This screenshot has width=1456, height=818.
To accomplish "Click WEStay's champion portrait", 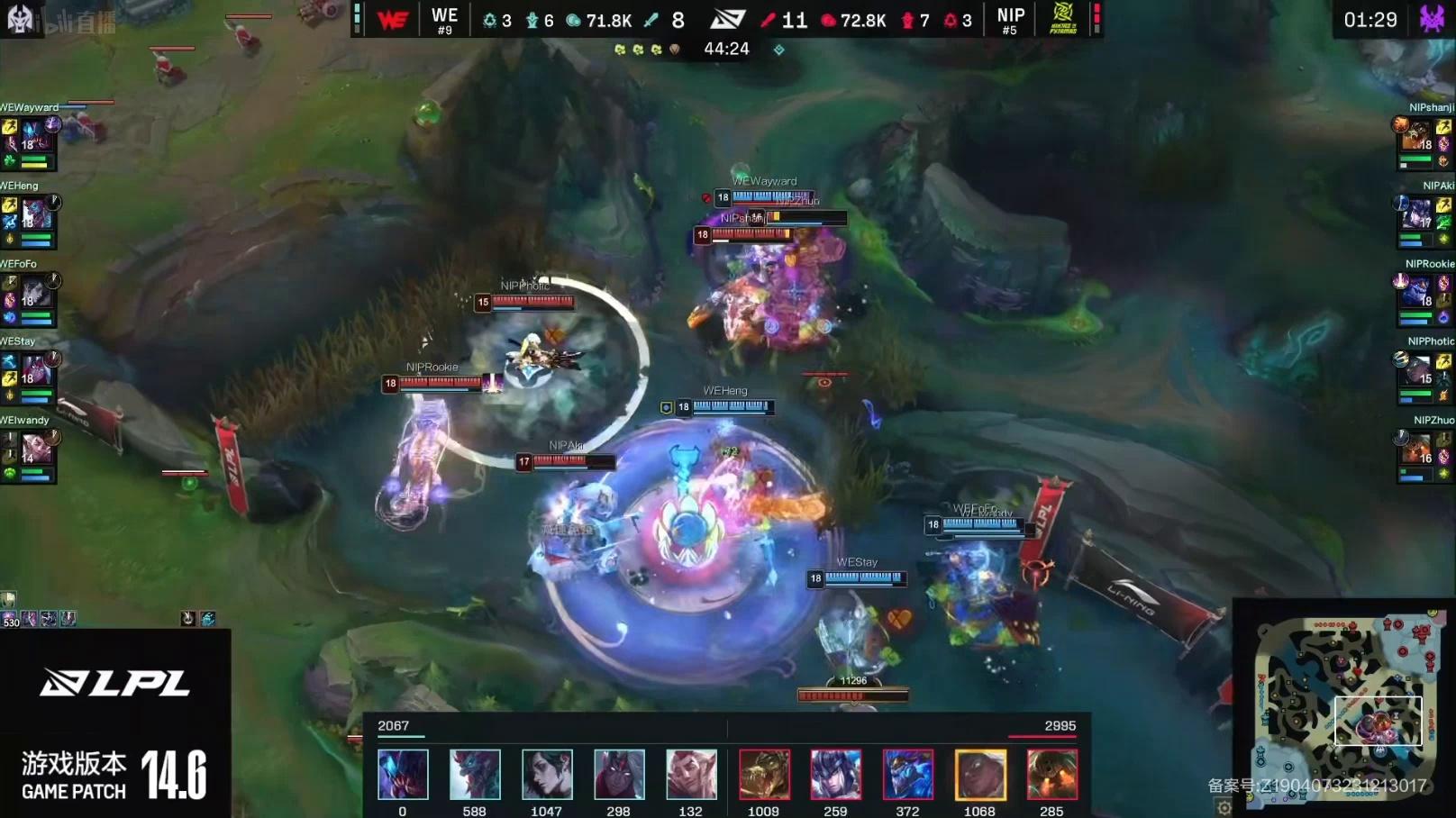I will point(38,370).
